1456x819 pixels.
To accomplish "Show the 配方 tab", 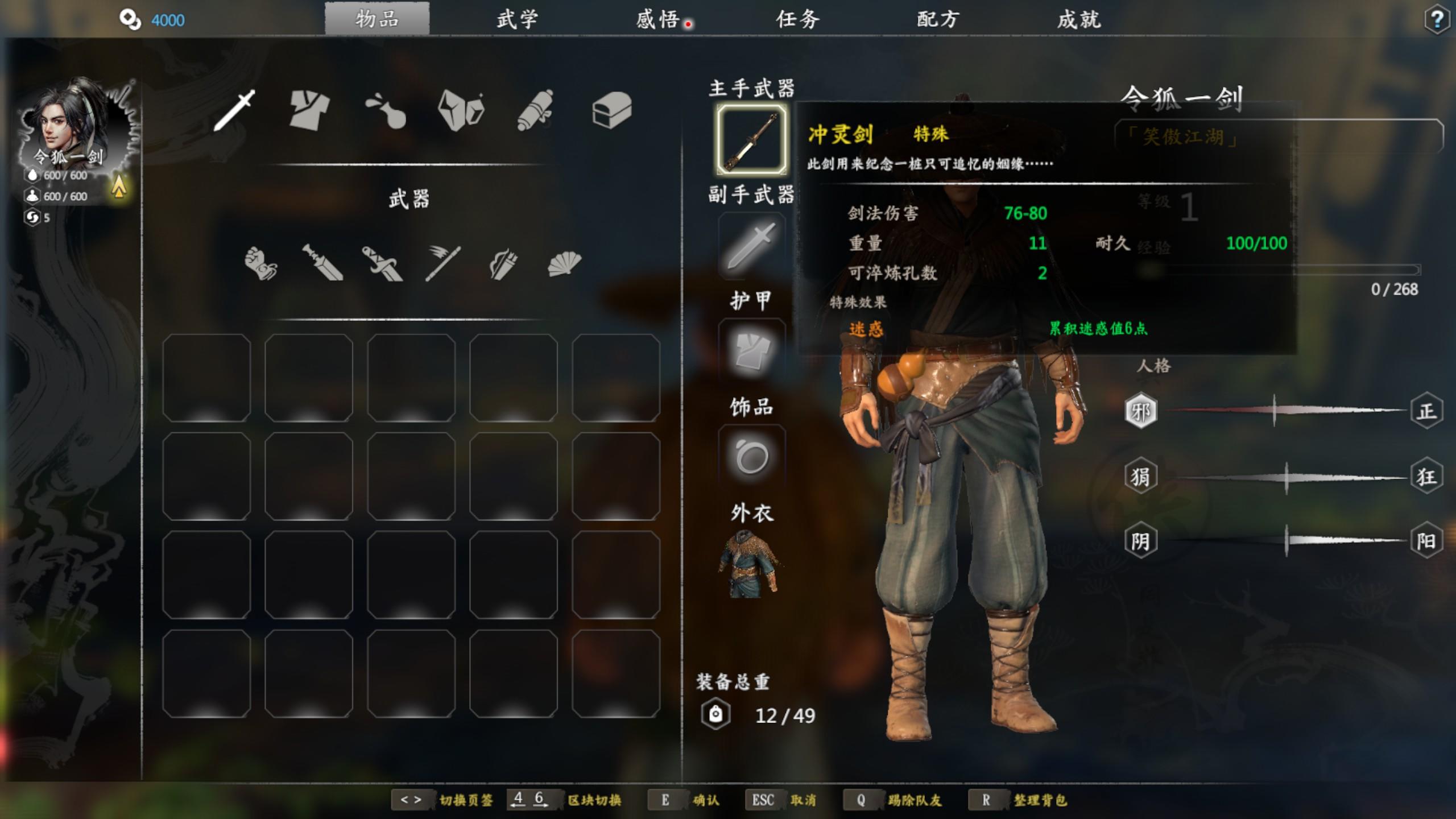I will point(938,20).
